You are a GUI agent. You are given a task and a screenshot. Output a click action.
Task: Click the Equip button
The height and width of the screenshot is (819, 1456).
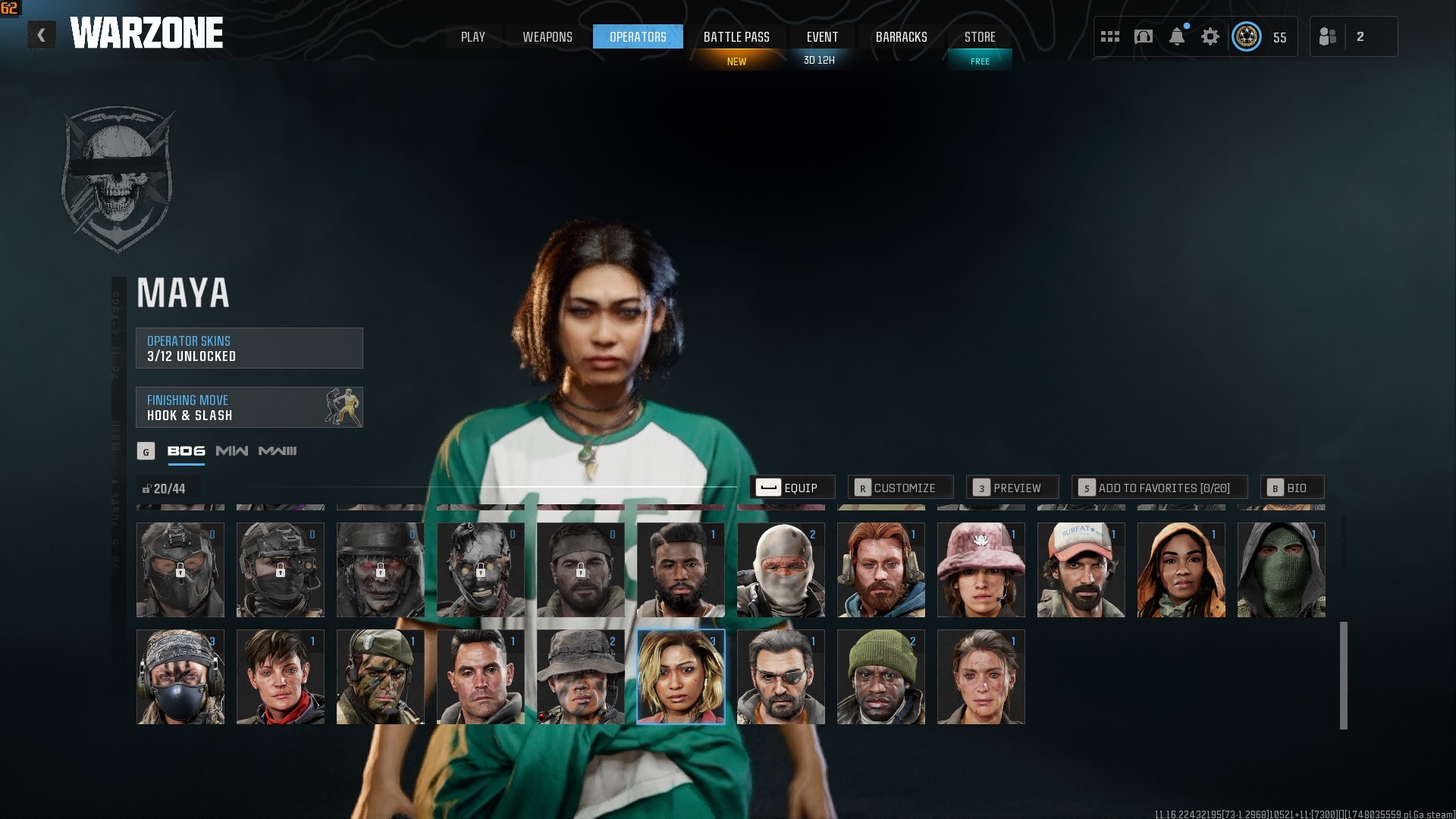click(x=792, y=488)
